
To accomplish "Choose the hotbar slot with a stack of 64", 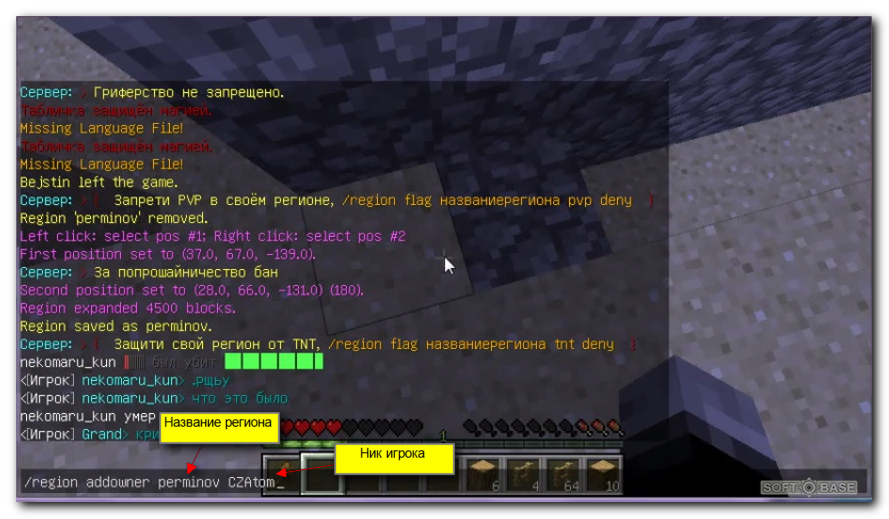I will pyautogui.click(x=564, y=475).
